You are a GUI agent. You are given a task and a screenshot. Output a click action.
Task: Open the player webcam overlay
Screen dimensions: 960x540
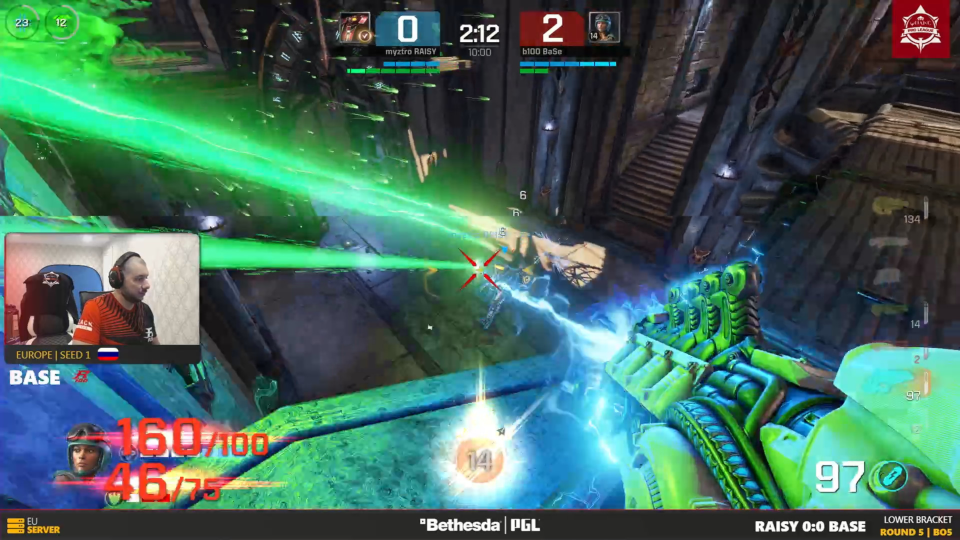[x=102, y=290]
